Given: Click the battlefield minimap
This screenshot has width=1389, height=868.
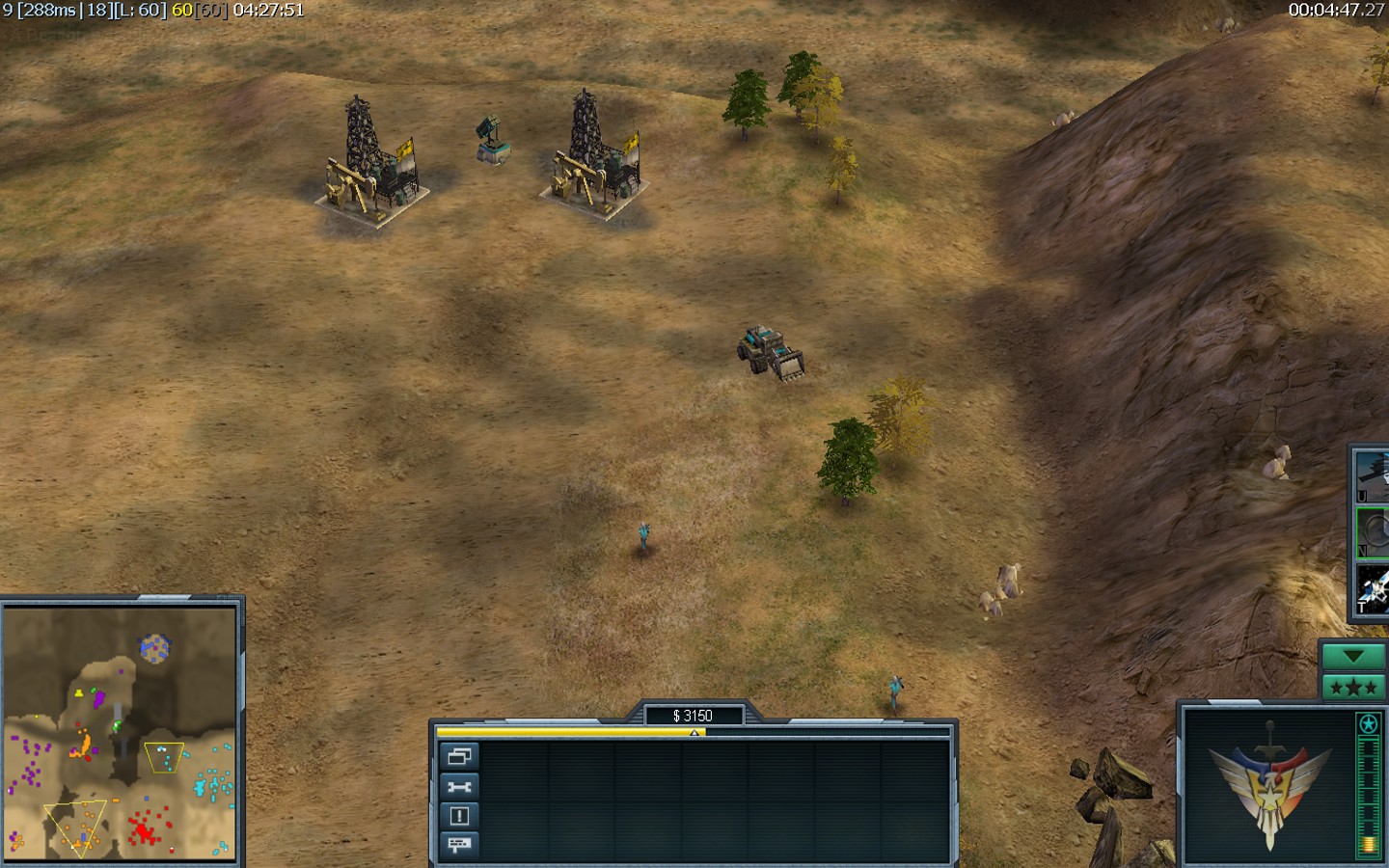Looking at the screenshot, I should [120, 733].
